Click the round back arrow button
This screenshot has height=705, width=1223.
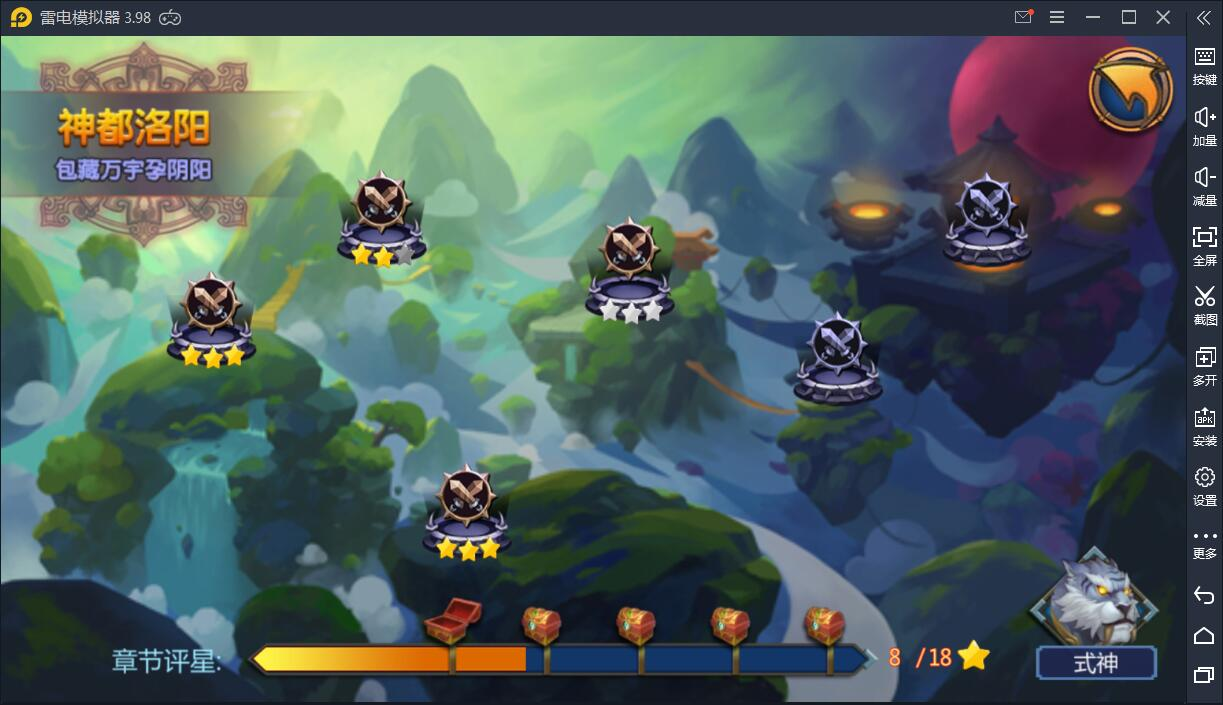click(x=1130, y=89)
